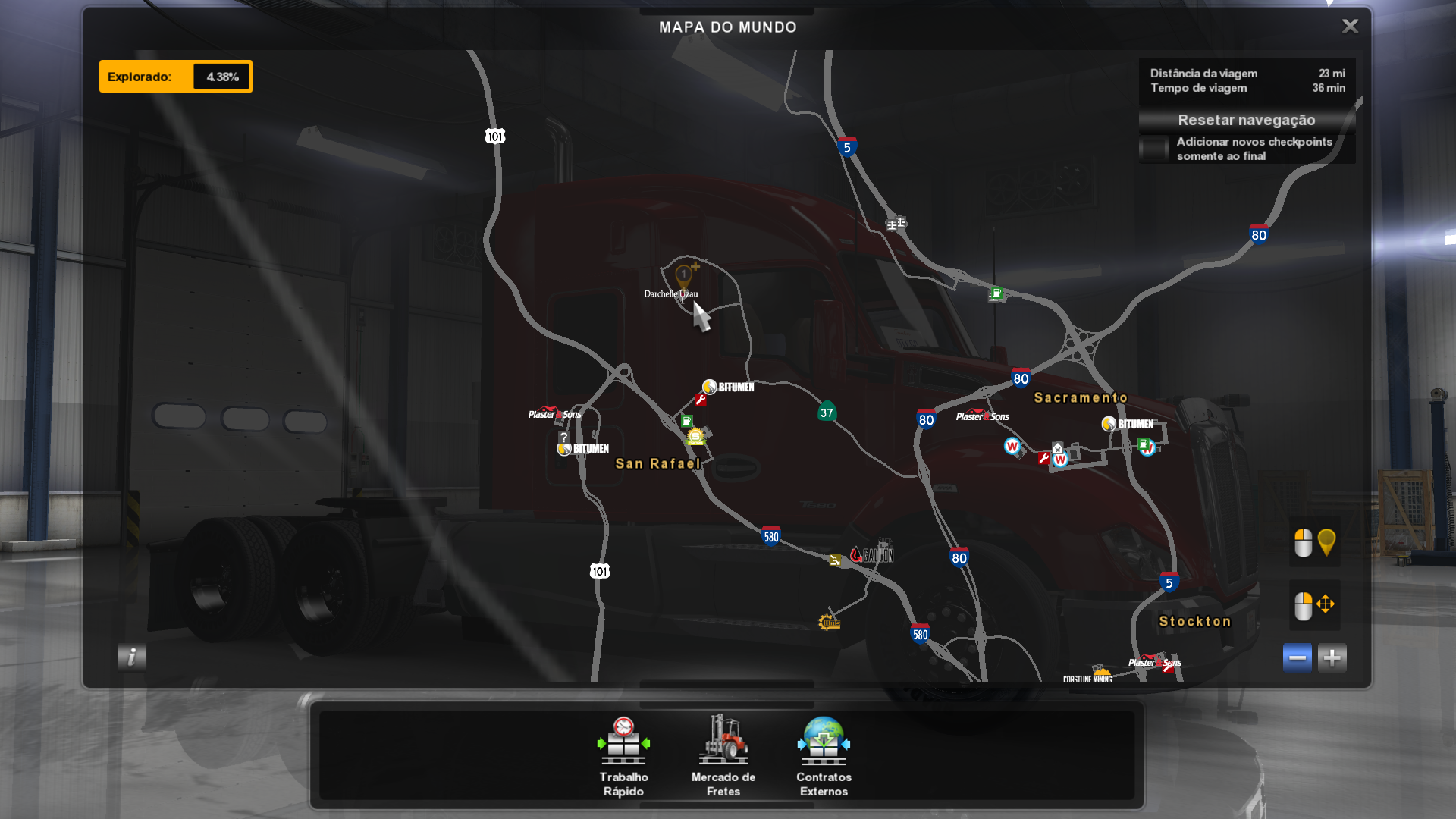Click the Resetar navegação button

point(1246,120)
